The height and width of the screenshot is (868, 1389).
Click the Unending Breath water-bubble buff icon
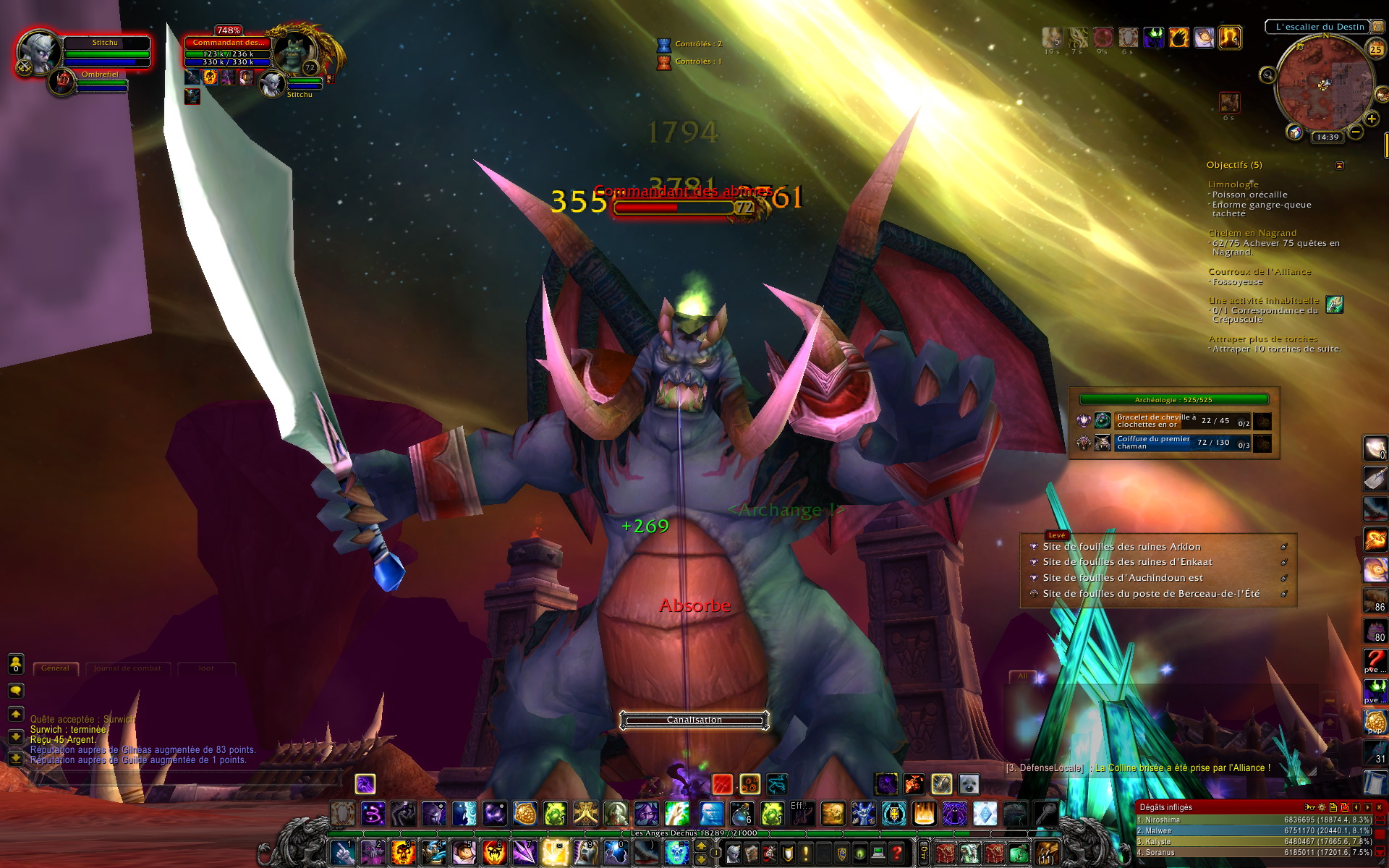tap(1204, 37)
